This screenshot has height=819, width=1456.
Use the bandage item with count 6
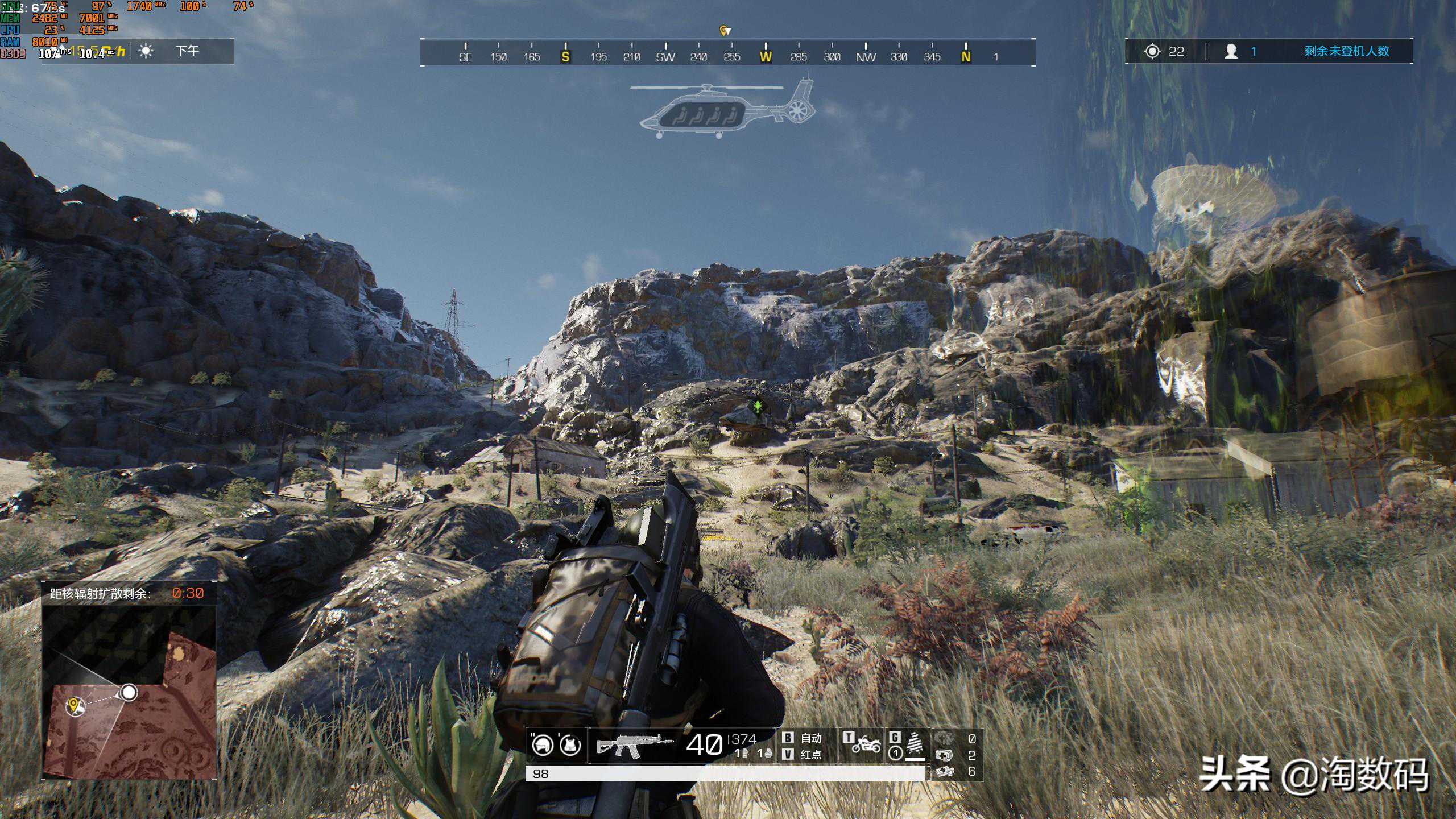click(945, 771)
